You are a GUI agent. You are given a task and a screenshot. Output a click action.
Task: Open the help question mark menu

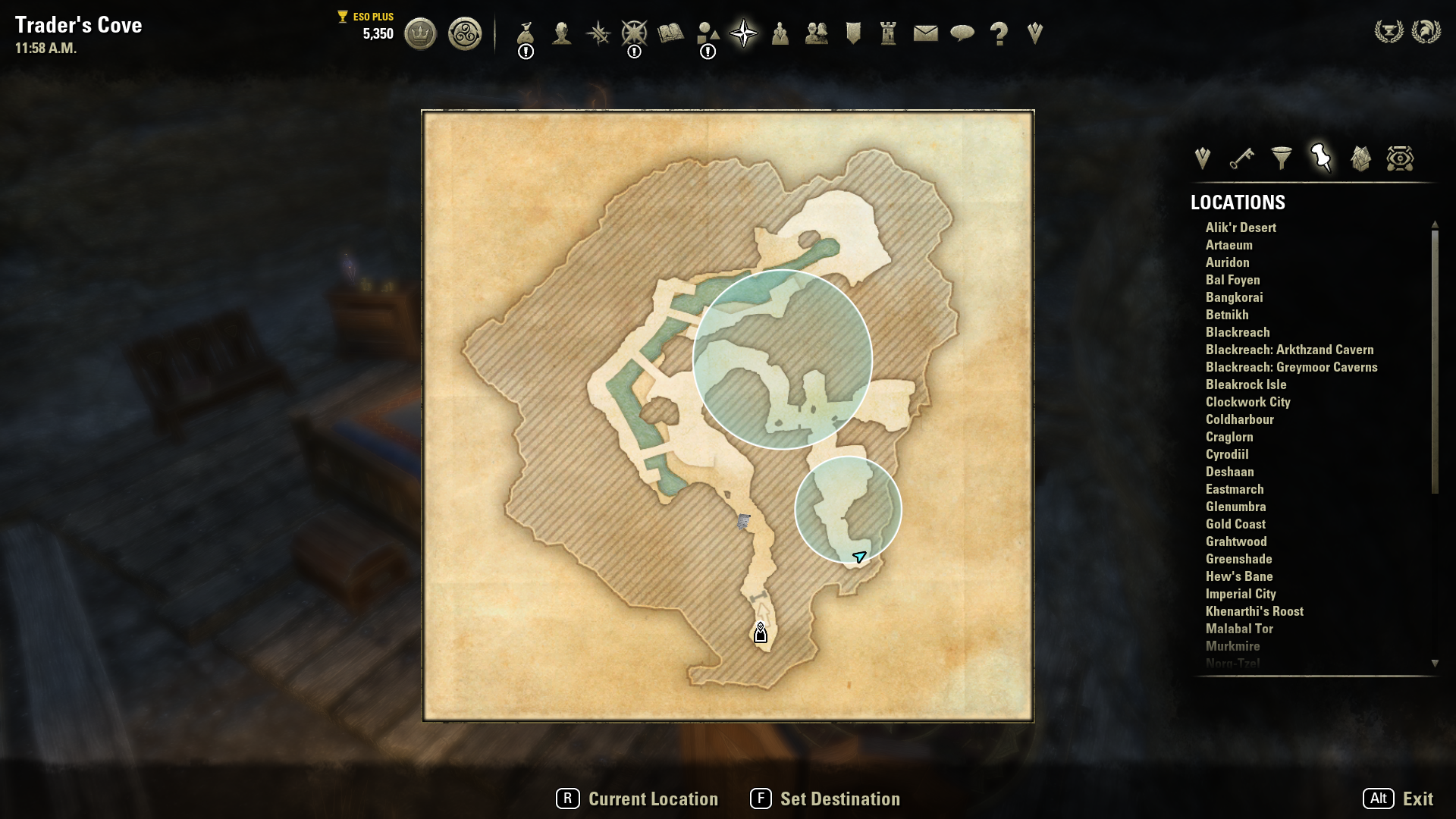tap(999, 34)
